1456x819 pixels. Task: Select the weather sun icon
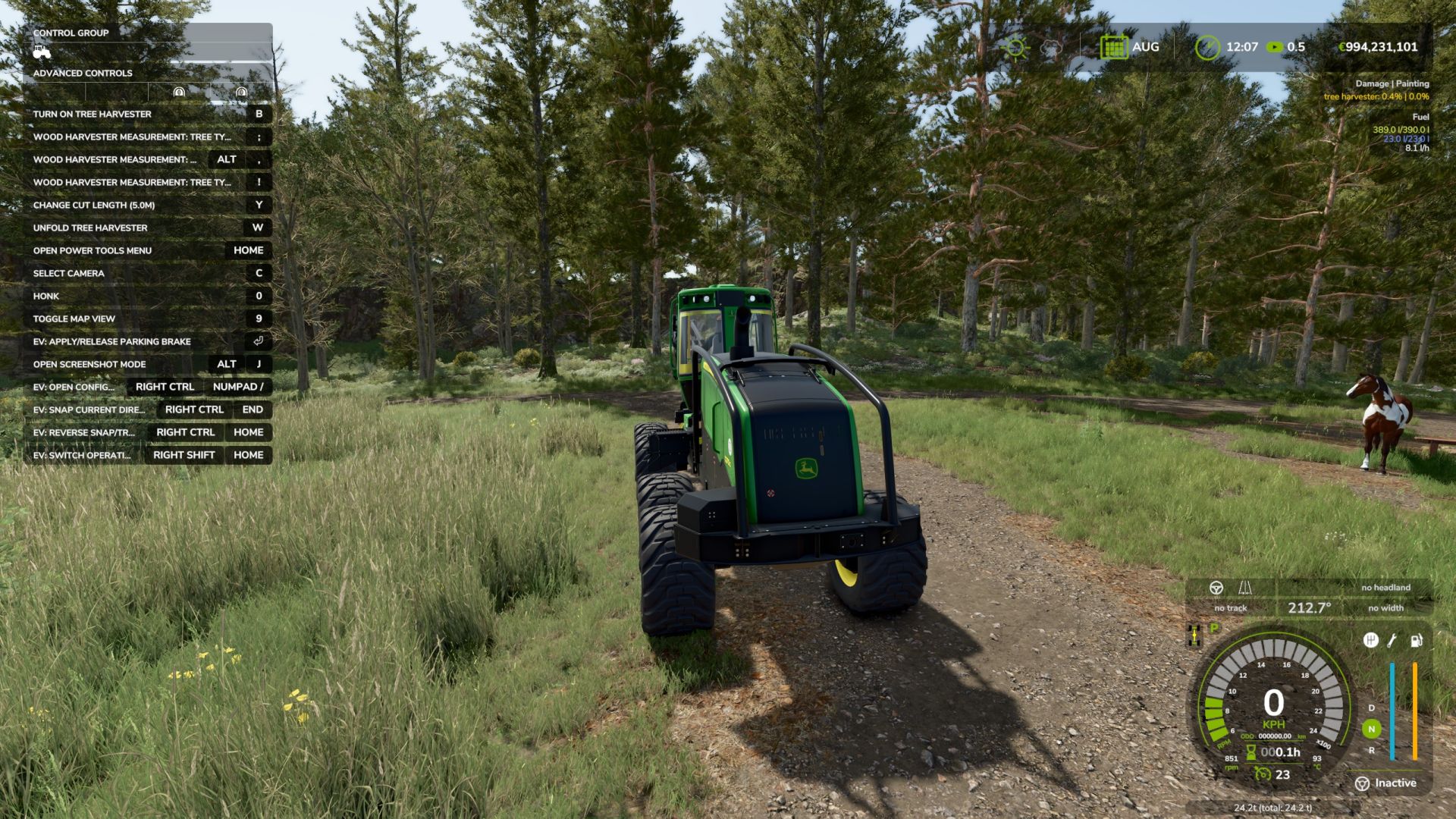click(1016, 46)
